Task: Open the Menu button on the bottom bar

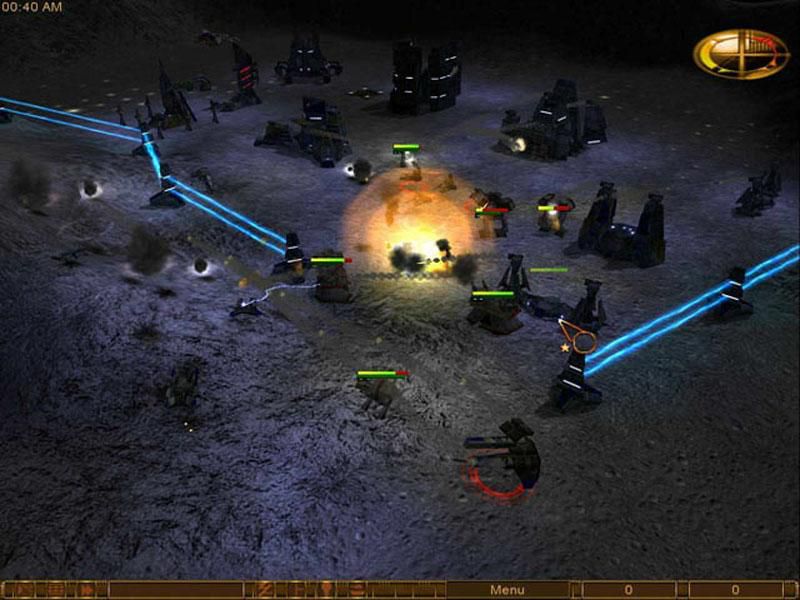Action: pos(507,590)
